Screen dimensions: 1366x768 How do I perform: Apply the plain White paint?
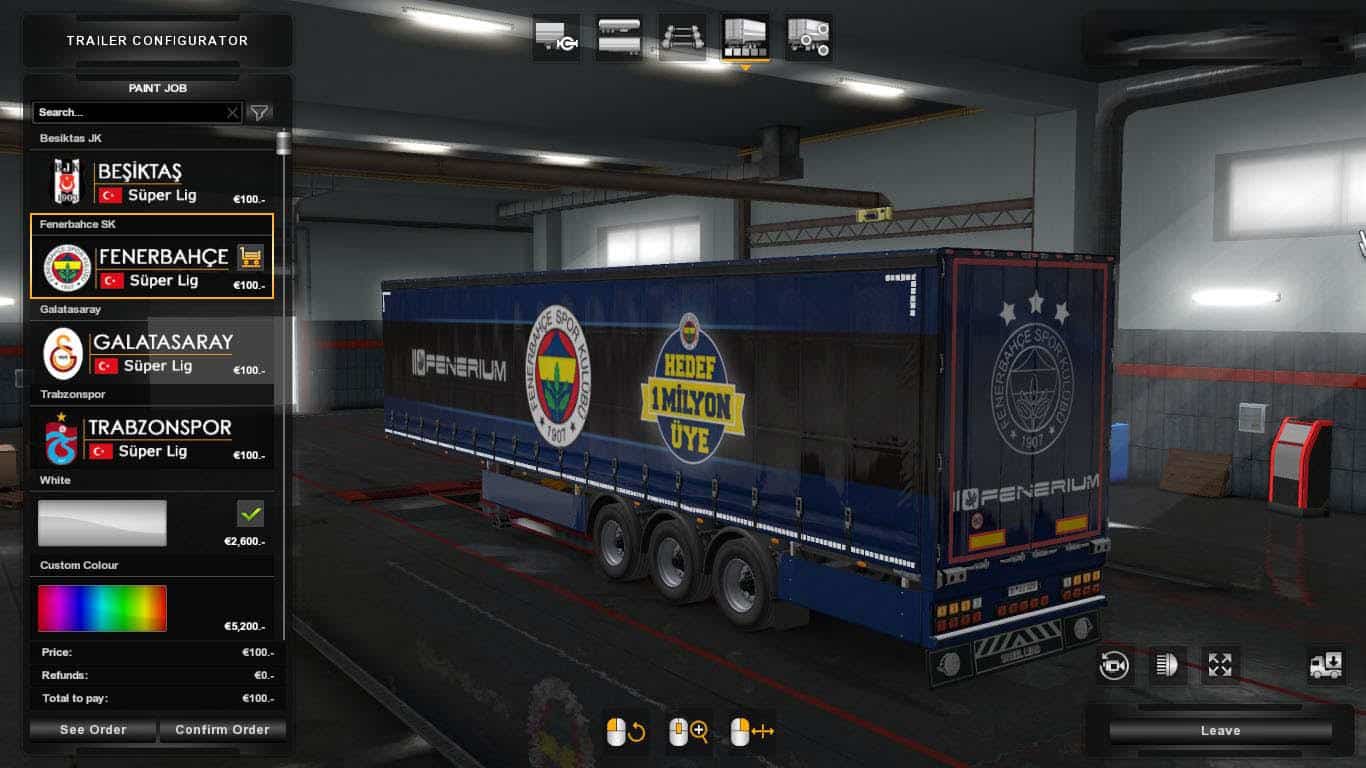[x=102, y=523]
